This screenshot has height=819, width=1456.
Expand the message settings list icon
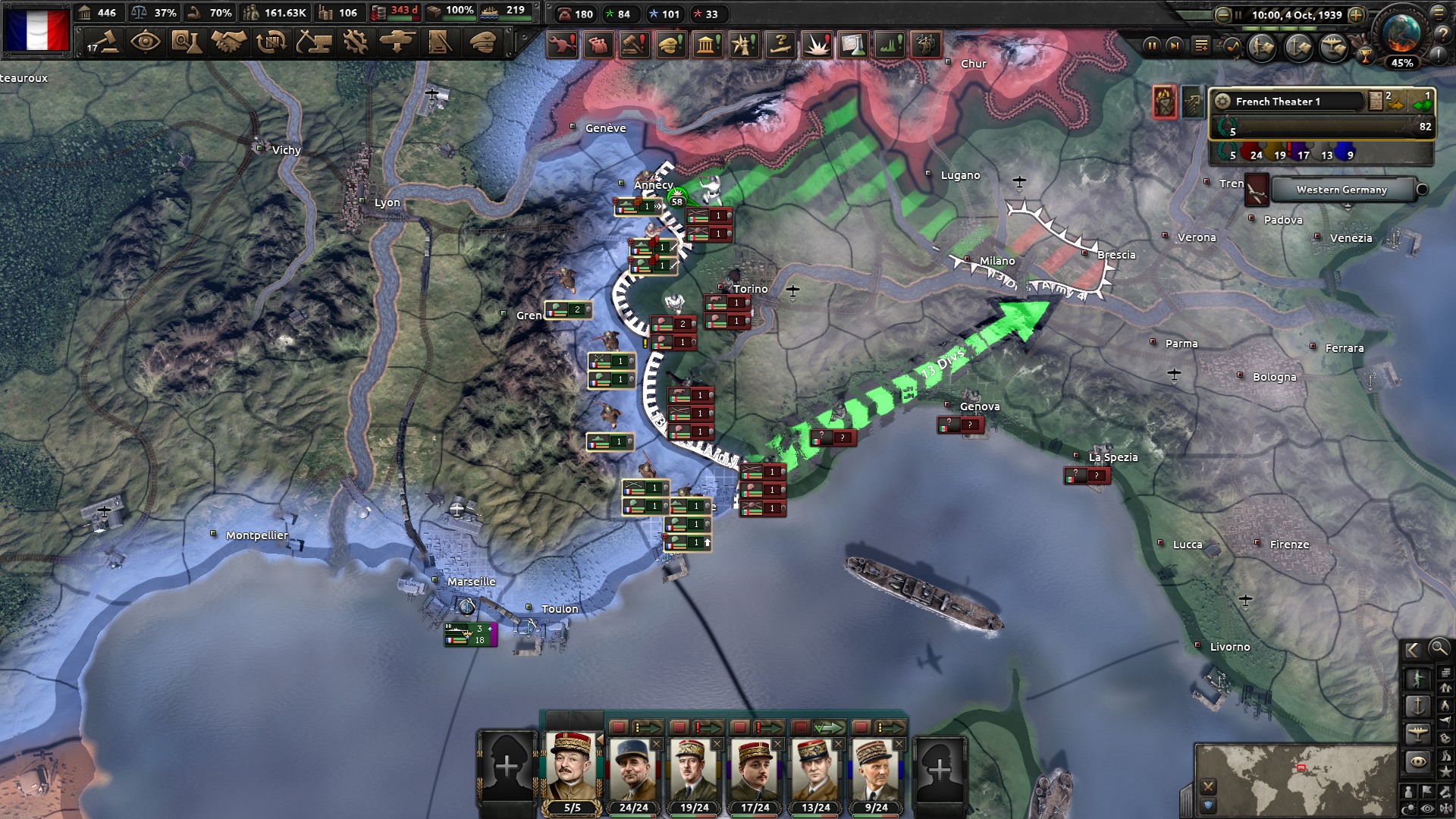point(1201,46)
